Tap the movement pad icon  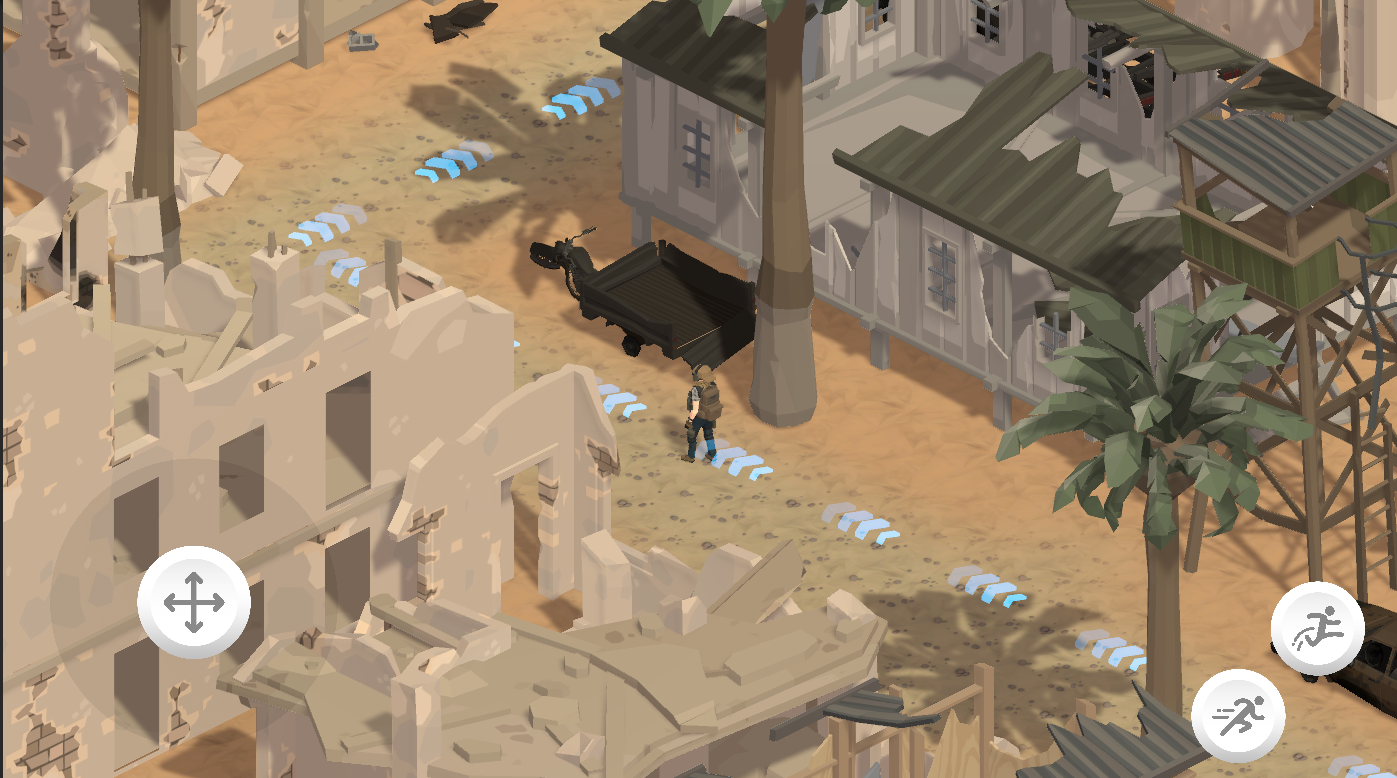[193, 601]
